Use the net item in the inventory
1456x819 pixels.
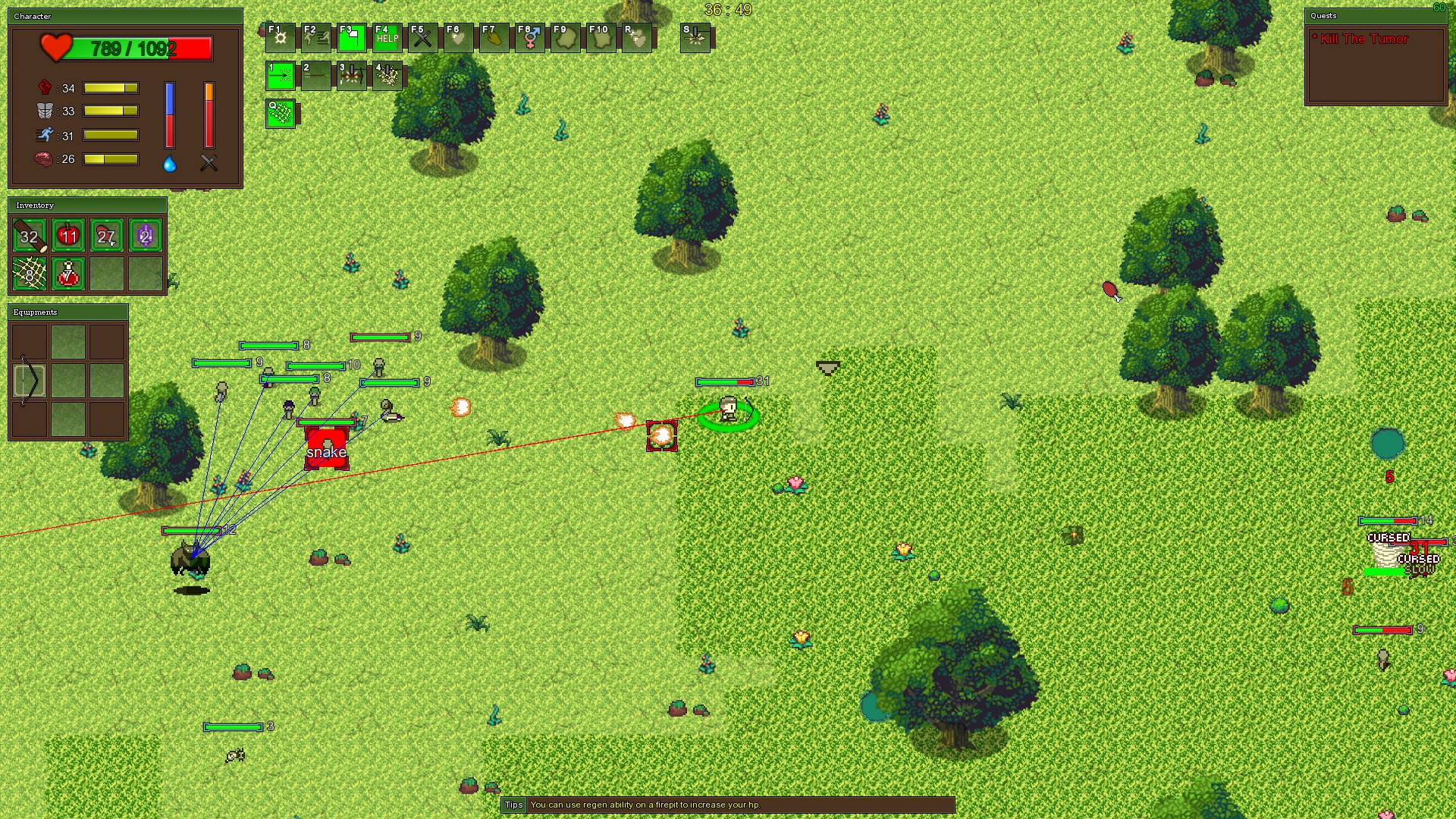click(29, 274)
